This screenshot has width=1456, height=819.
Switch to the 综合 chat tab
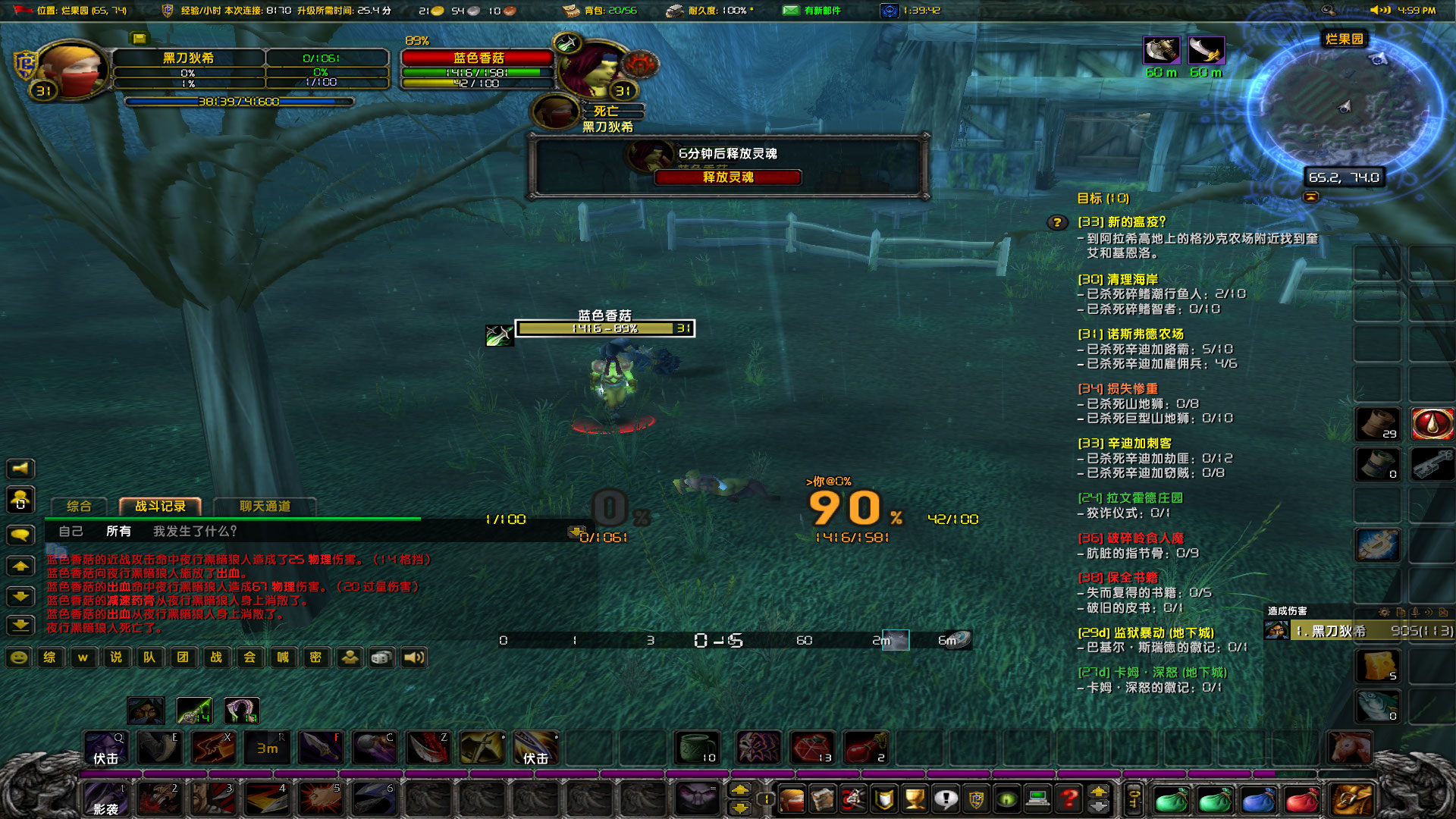[80, 507]
